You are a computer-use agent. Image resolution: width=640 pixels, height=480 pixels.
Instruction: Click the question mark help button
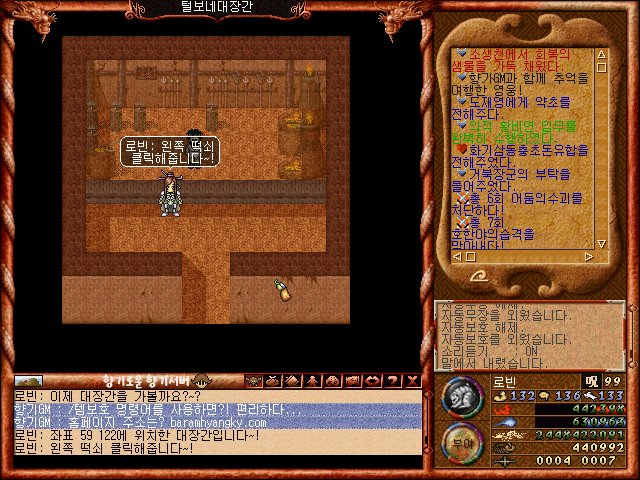(x=390, y=380)
